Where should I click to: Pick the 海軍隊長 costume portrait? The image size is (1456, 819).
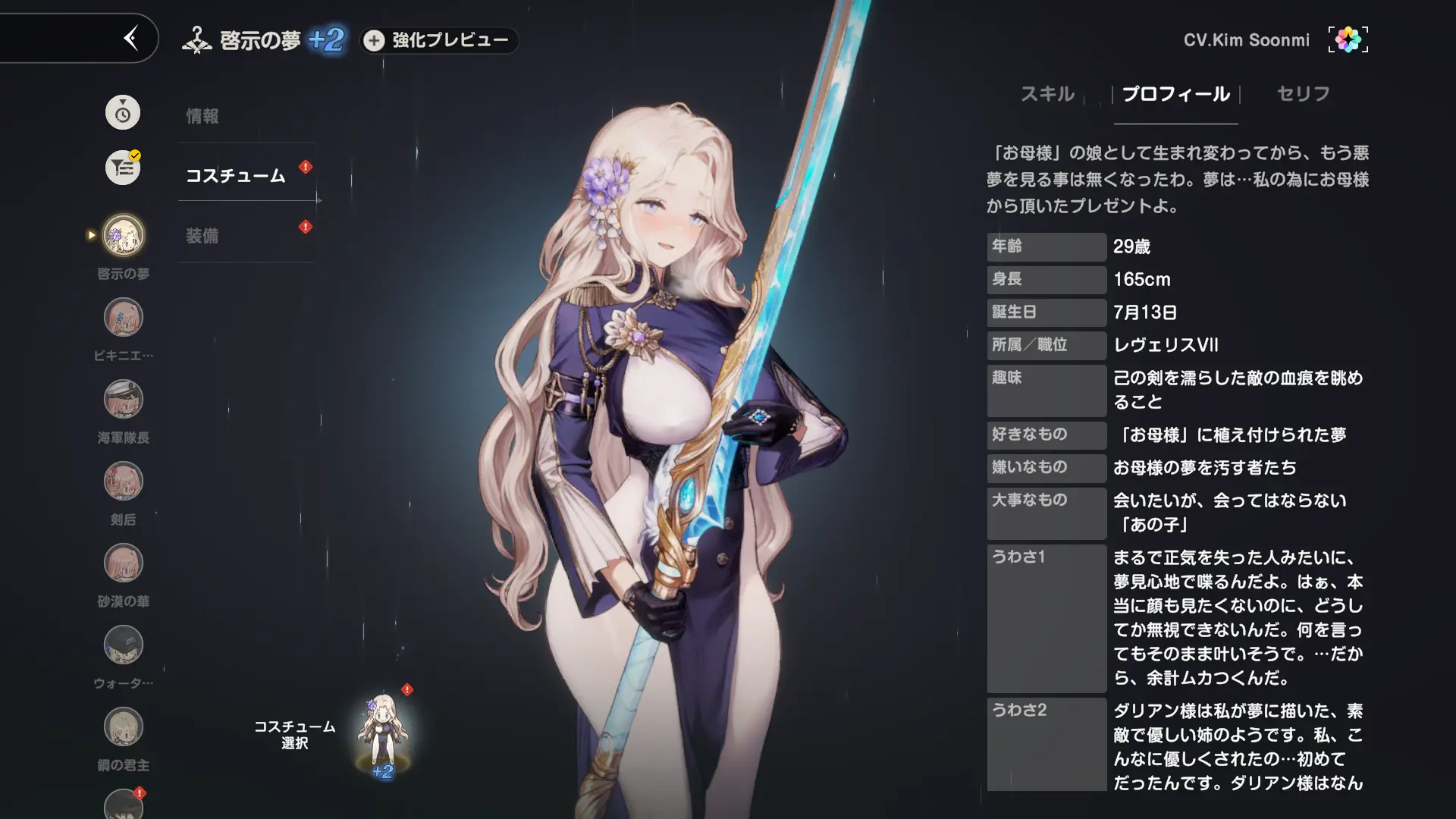pos(124,400)
